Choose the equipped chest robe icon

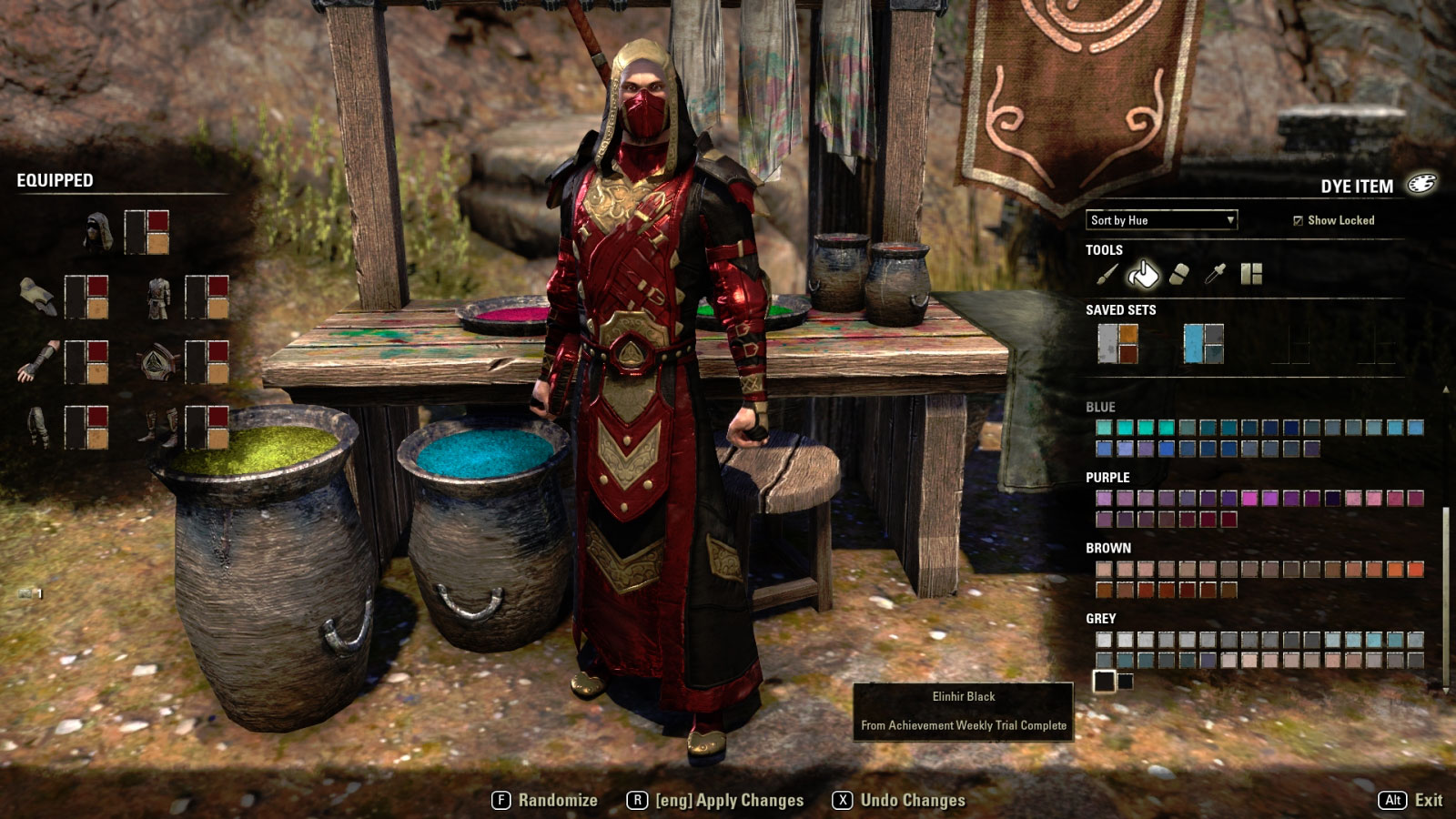pos(158,297)
